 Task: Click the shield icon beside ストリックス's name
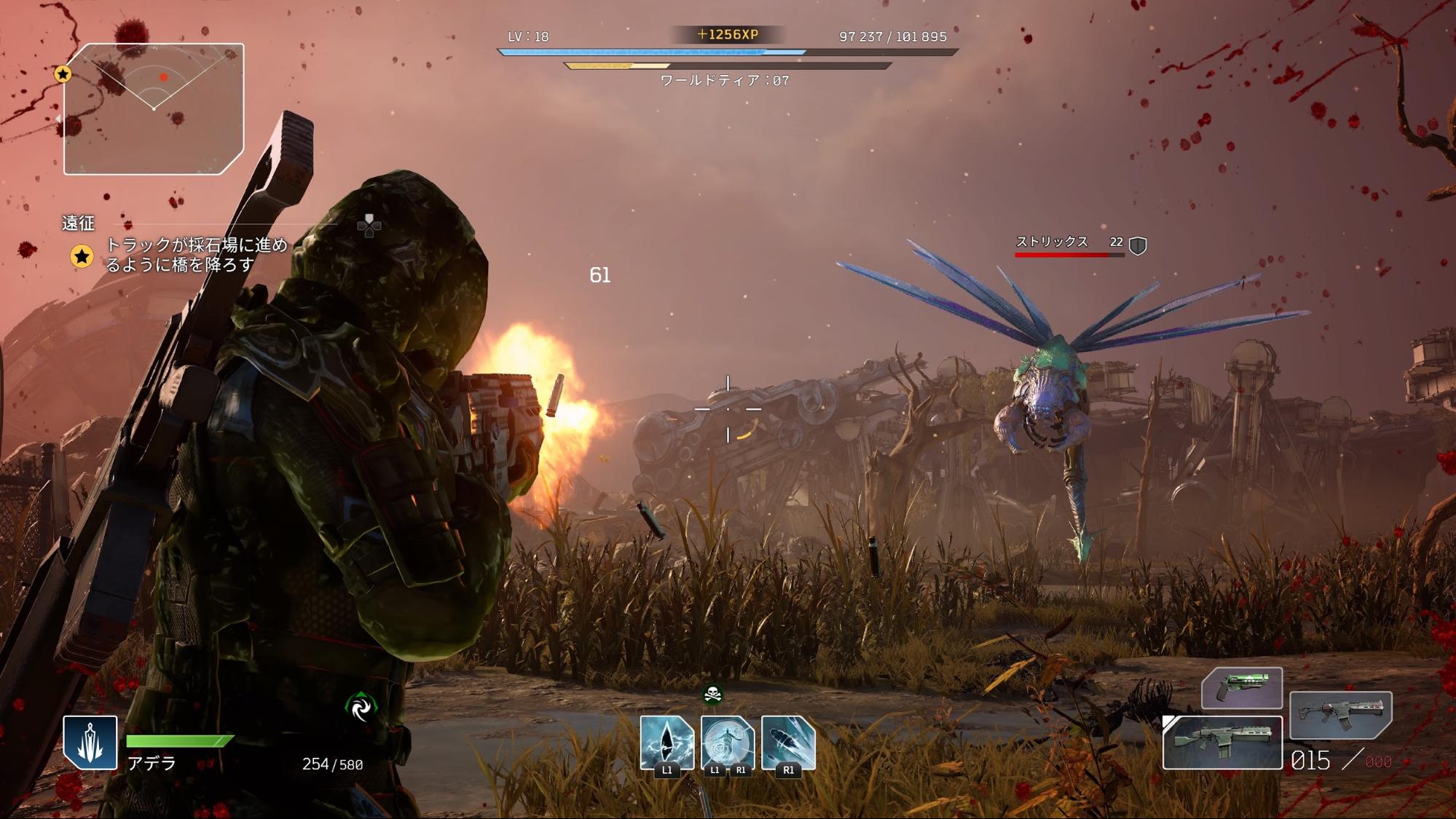click(x=1138, y=246)
